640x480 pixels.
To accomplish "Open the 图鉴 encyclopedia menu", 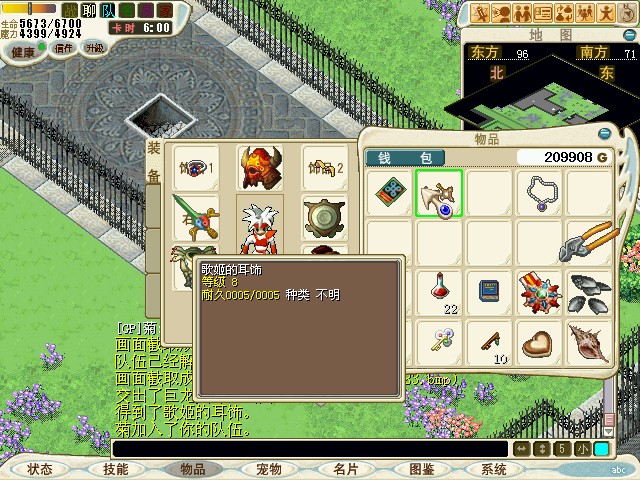I will point(421,468).
